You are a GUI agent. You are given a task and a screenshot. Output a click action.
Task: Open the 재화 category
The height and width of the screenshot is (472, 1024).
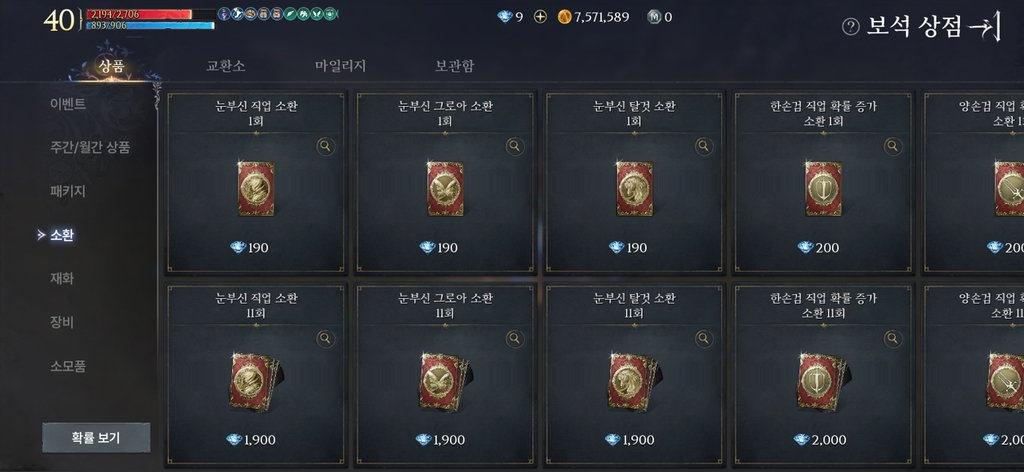(x=62, y=278)
